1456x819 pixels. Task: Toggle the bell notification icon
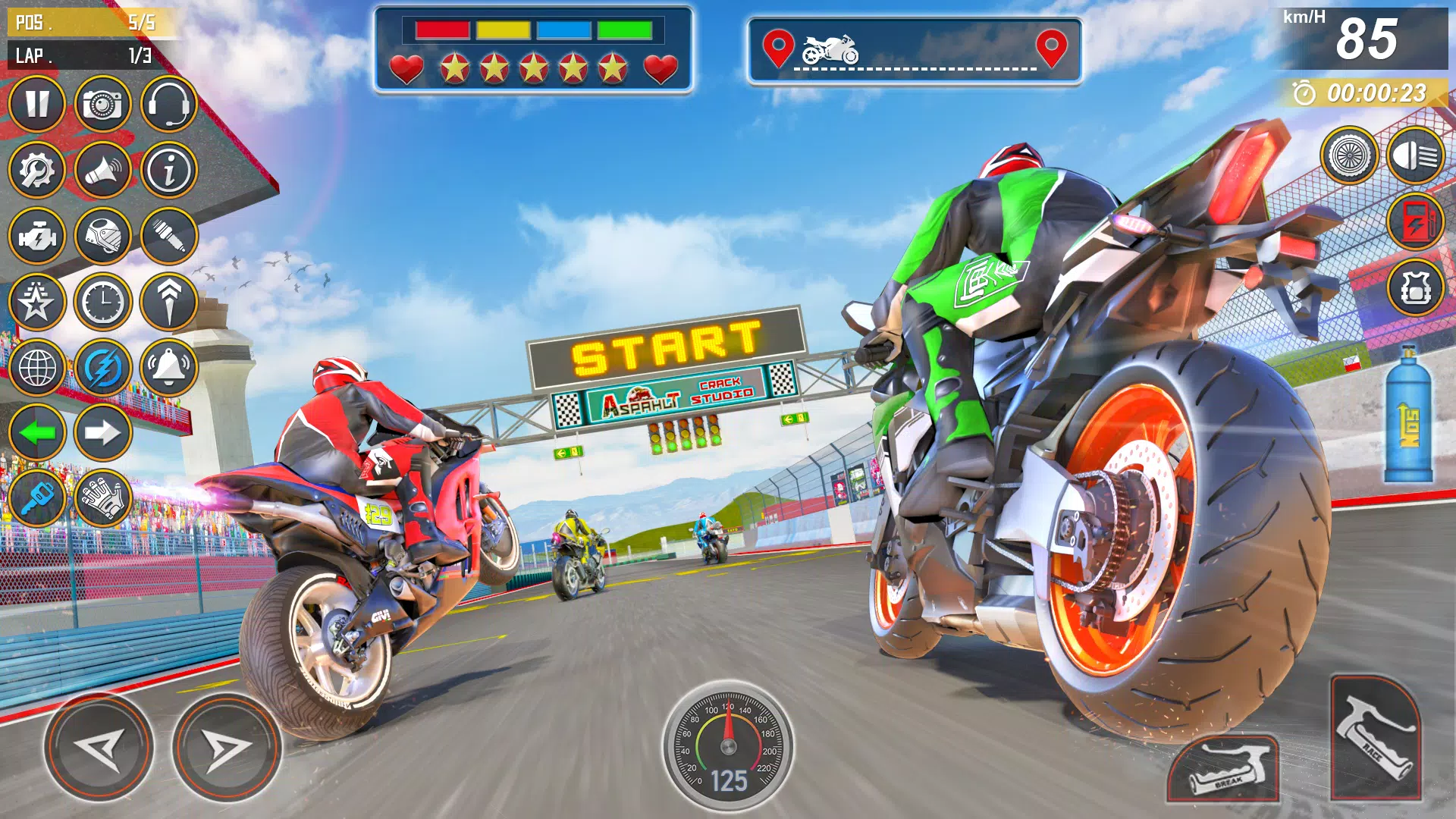coord(168,368)
